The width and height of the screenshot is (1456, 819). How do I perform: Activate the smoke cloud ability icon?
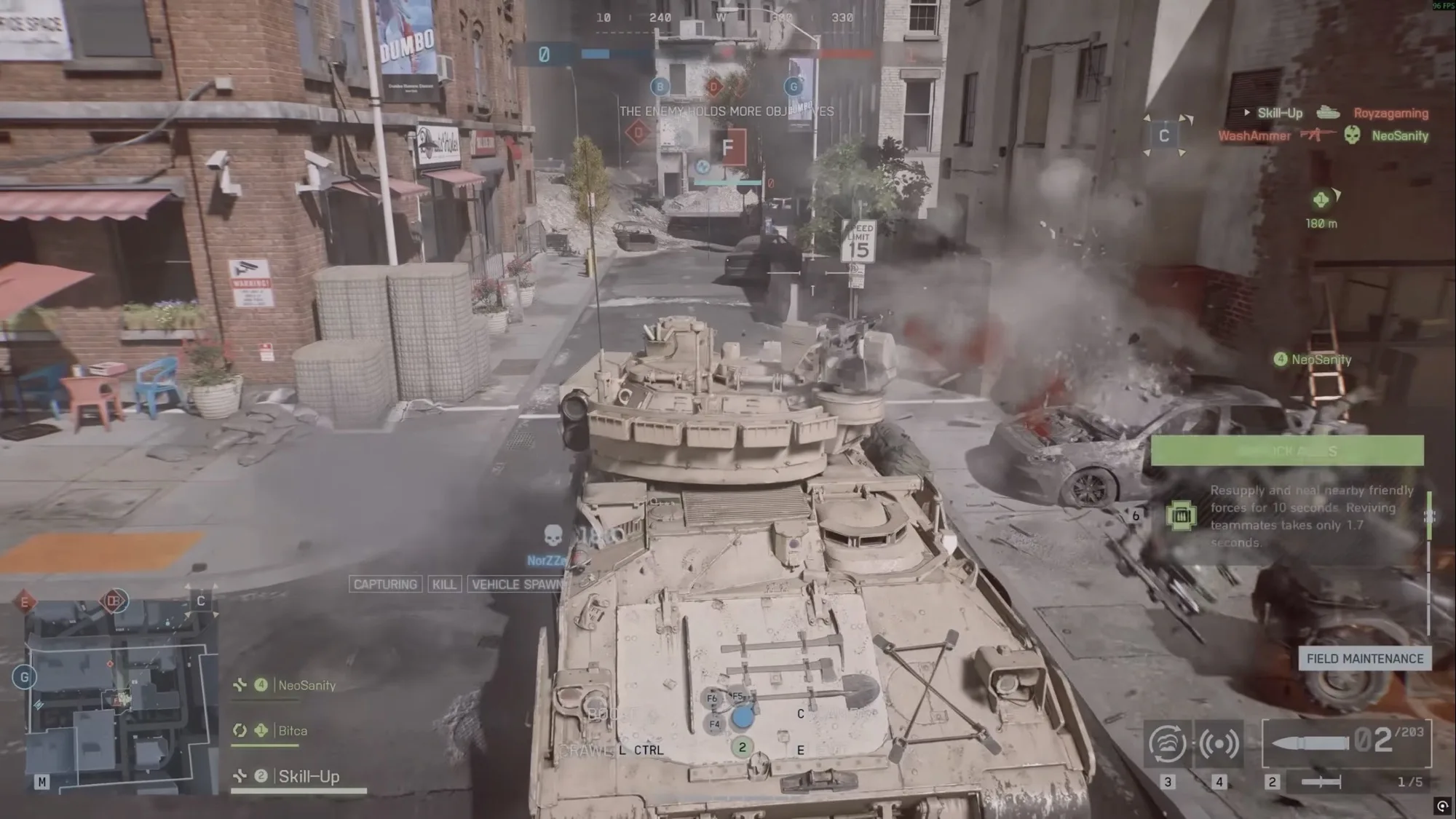tap(1167, 743)
